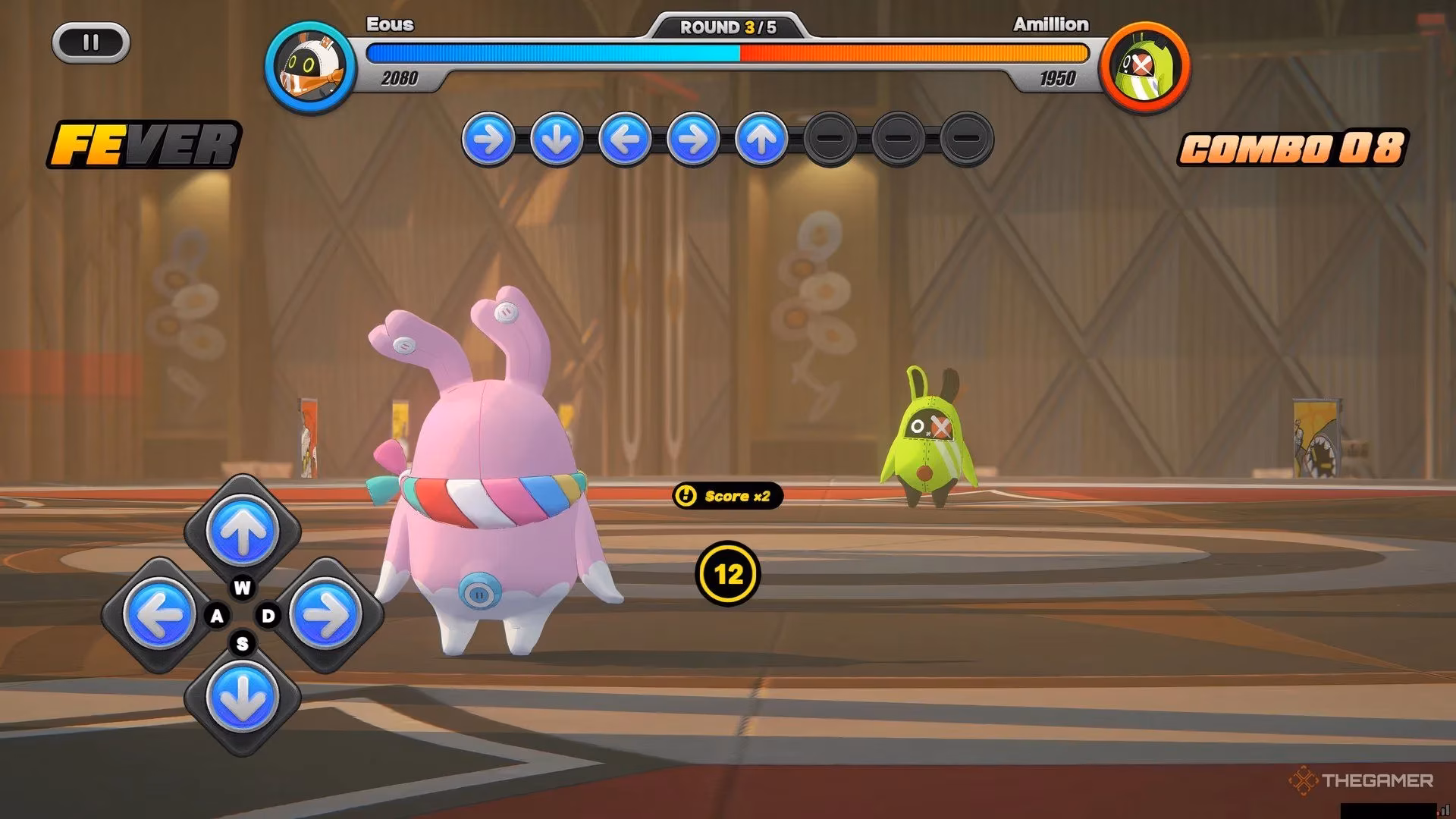
Task: Hit the left arrow dance pad button
Action: pos(158,614)
